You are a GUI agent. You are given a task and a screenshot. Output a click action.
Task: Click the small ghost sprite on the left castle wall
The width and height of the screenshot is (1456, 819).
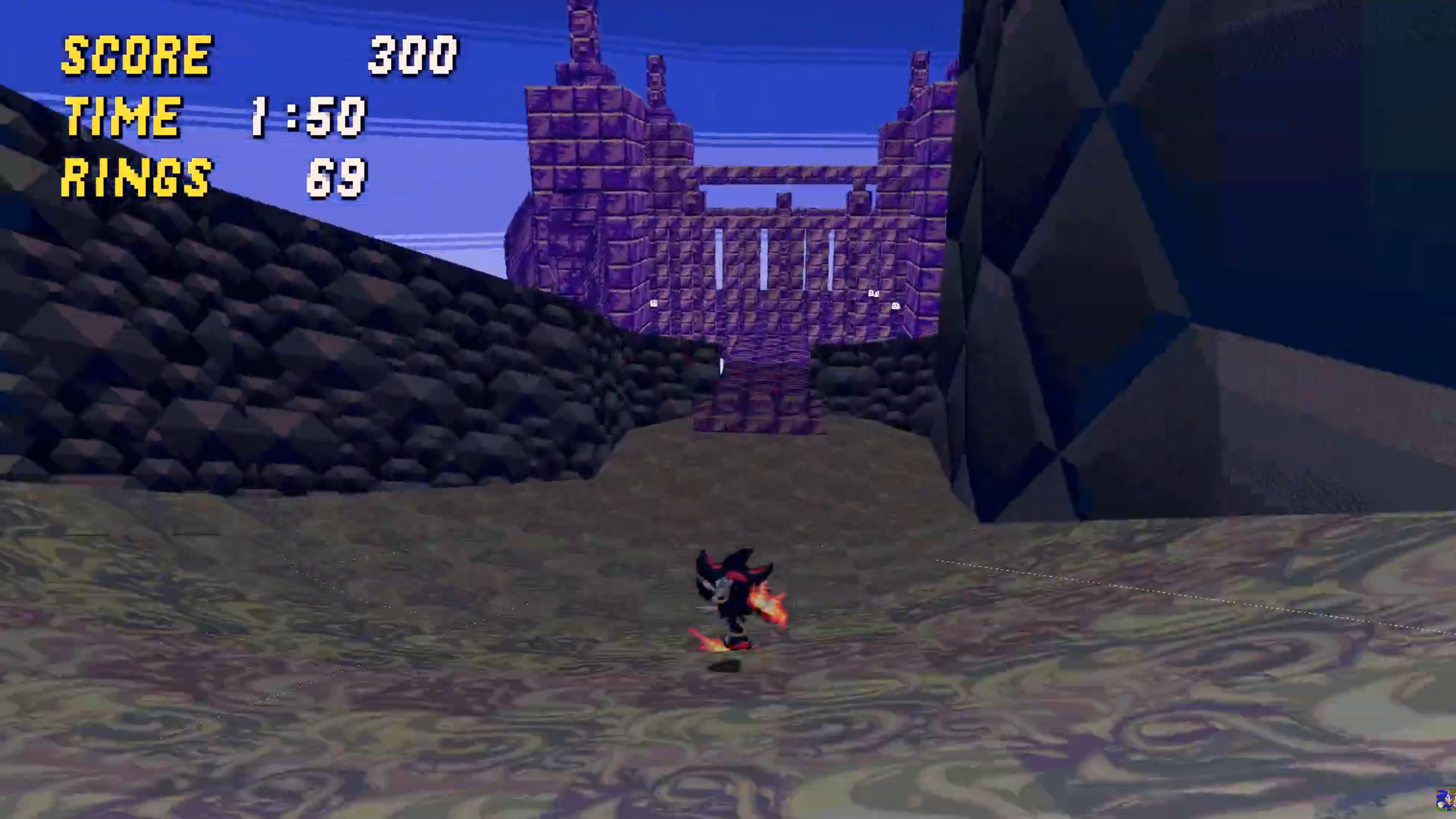(654, 303)
